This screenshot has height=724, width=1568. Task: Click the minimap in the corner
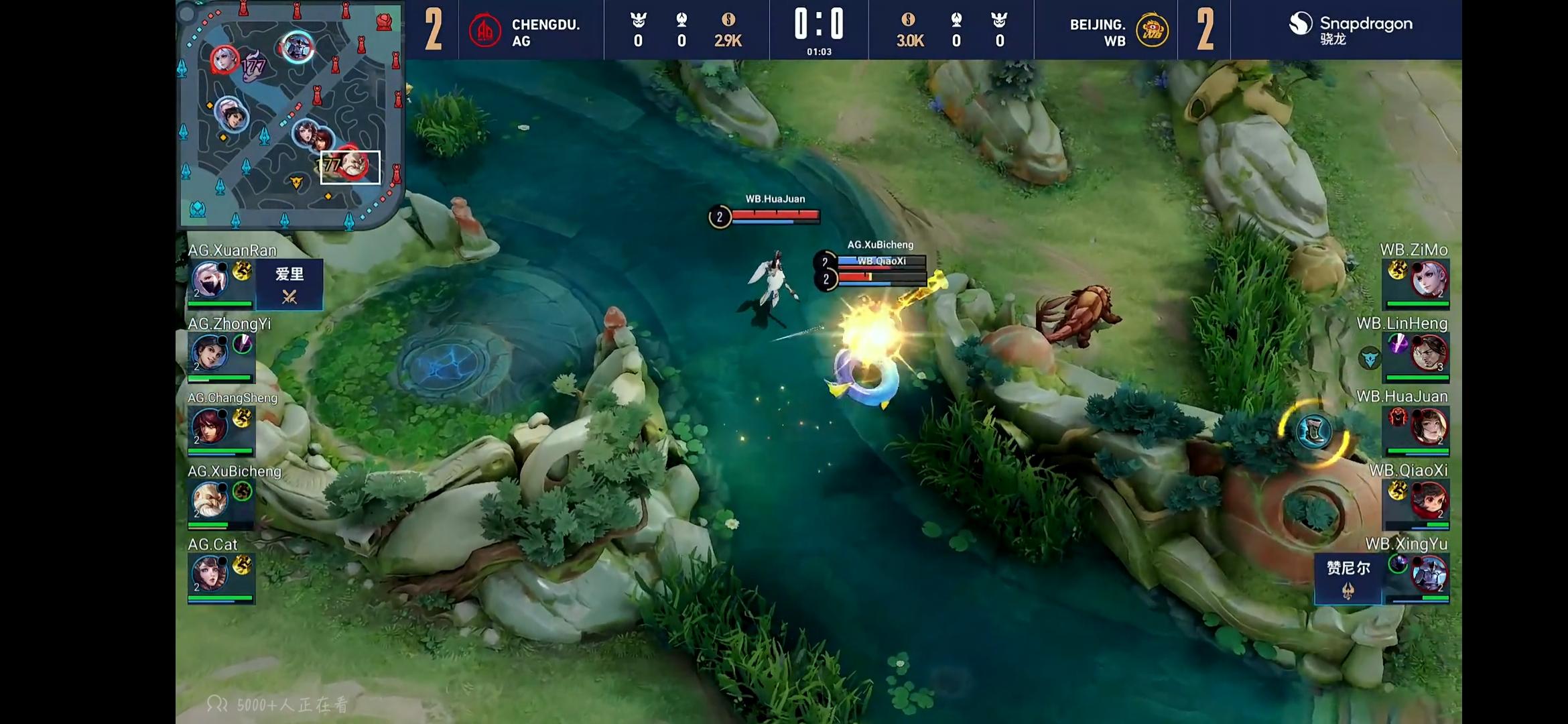point(290,114)
